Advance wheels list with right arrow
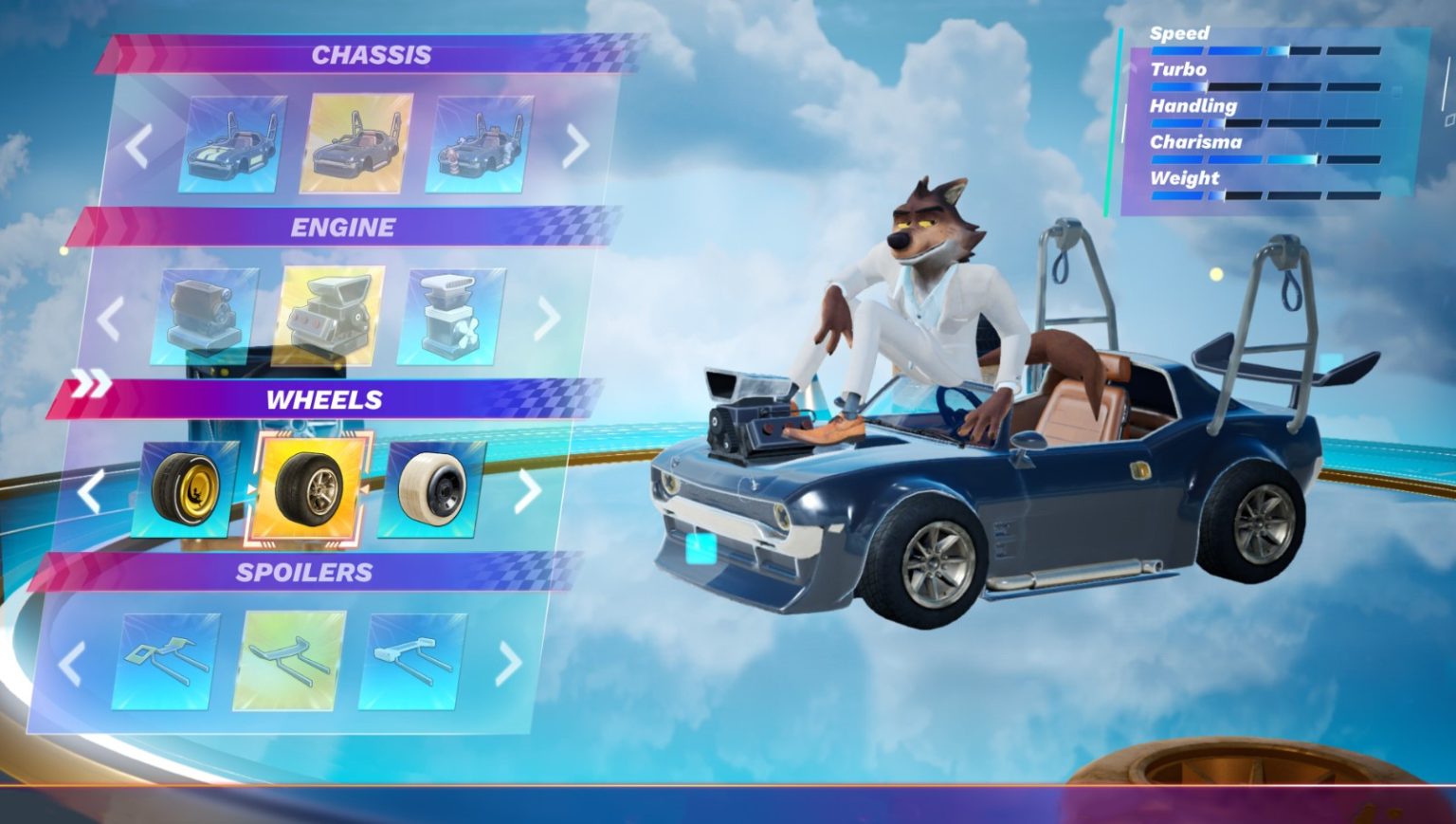The width and height of the screenshot is (1456, 824). pos(531,489)
